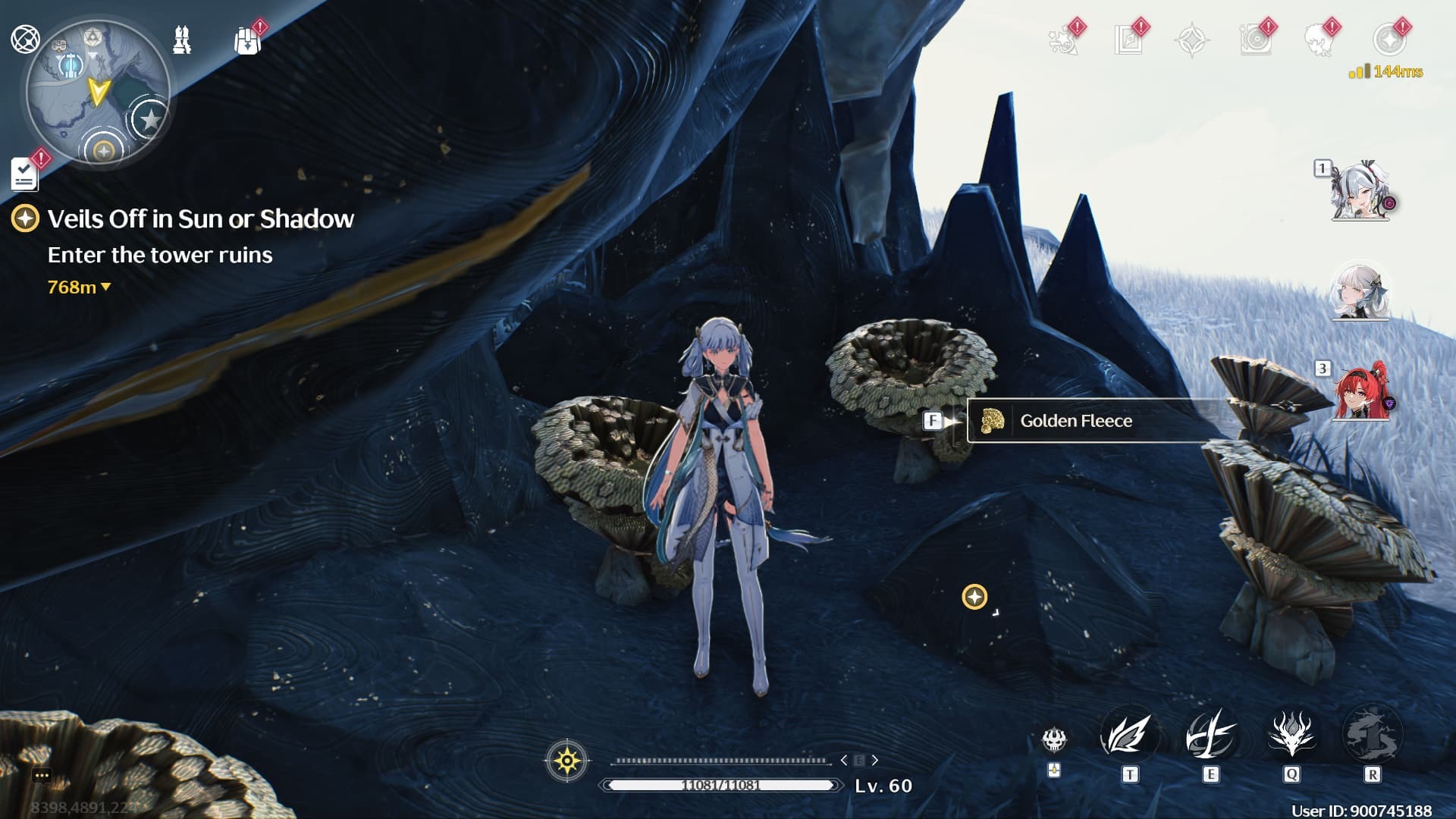Switch to party member one portrait
This screenshot has height=819, width=1456.
(1360, 191)
